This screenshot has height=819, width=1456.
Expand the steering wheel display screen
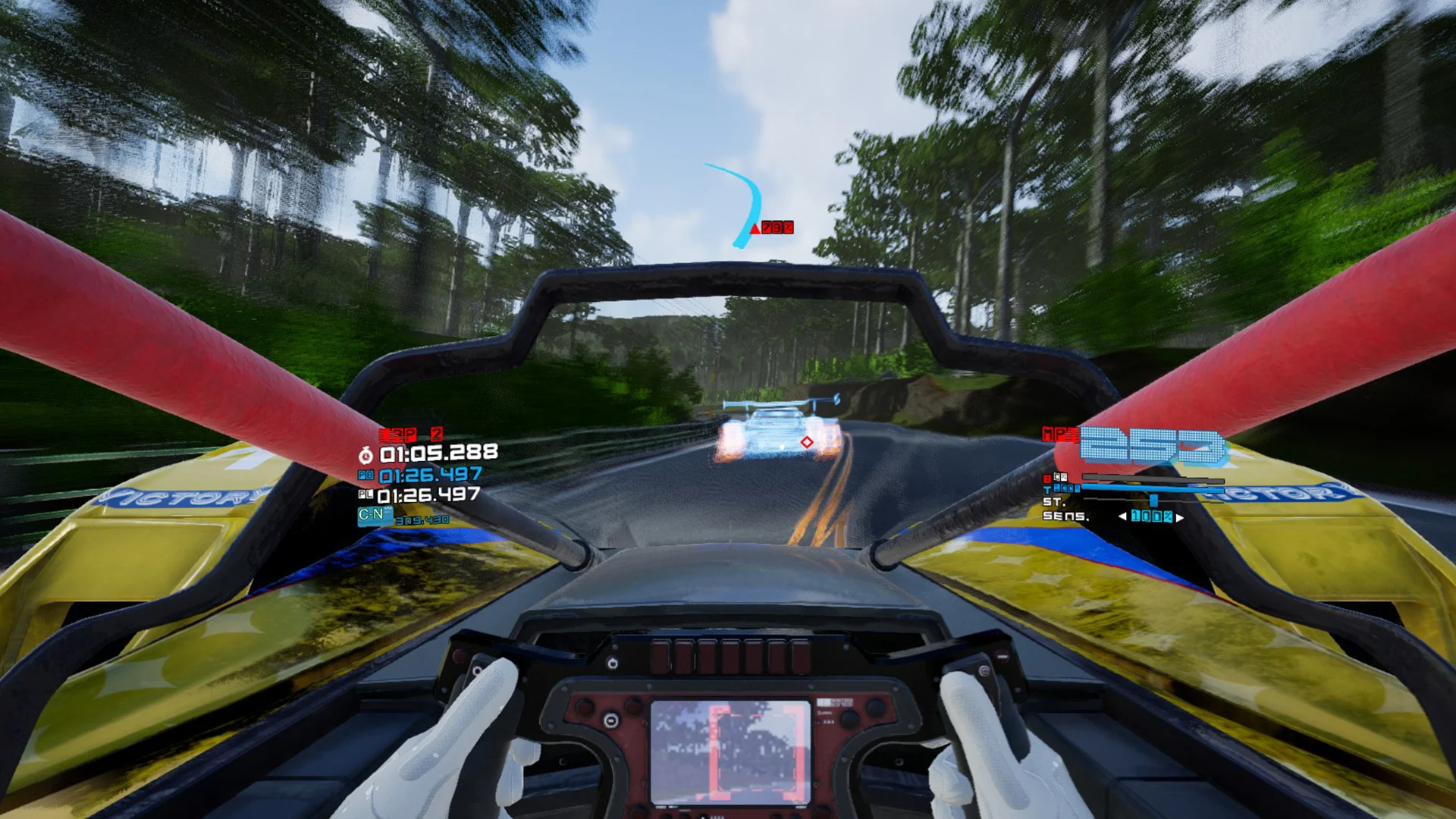point(731,748)
